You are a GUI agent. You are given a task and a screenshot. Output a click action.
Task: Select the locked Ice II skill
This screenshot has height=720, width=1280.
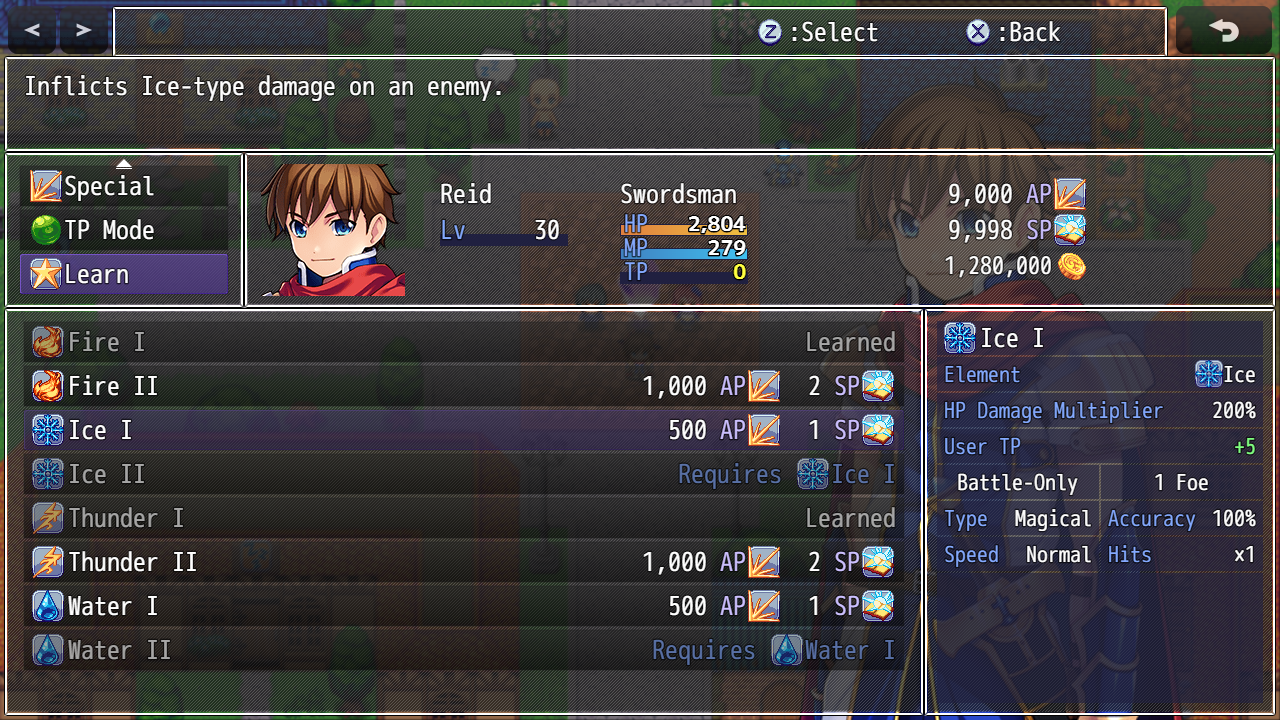[463, 475]
